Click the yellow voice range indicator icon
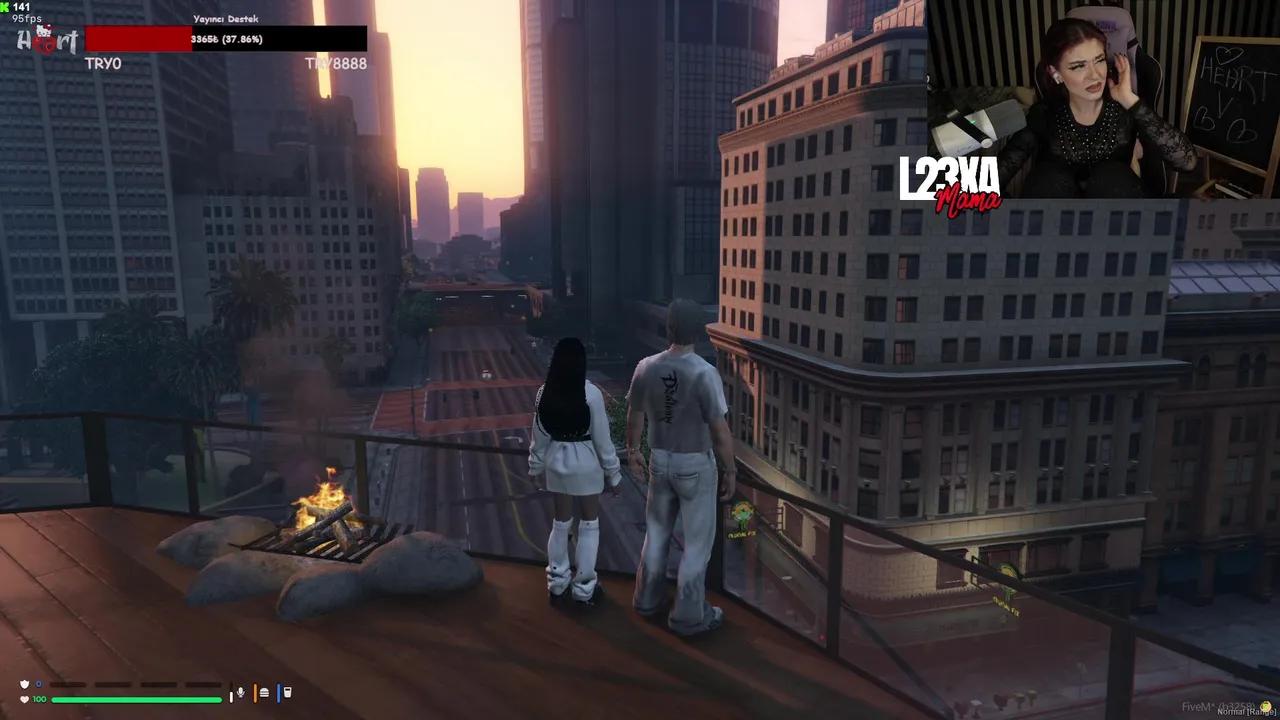 pos(1266,706)
